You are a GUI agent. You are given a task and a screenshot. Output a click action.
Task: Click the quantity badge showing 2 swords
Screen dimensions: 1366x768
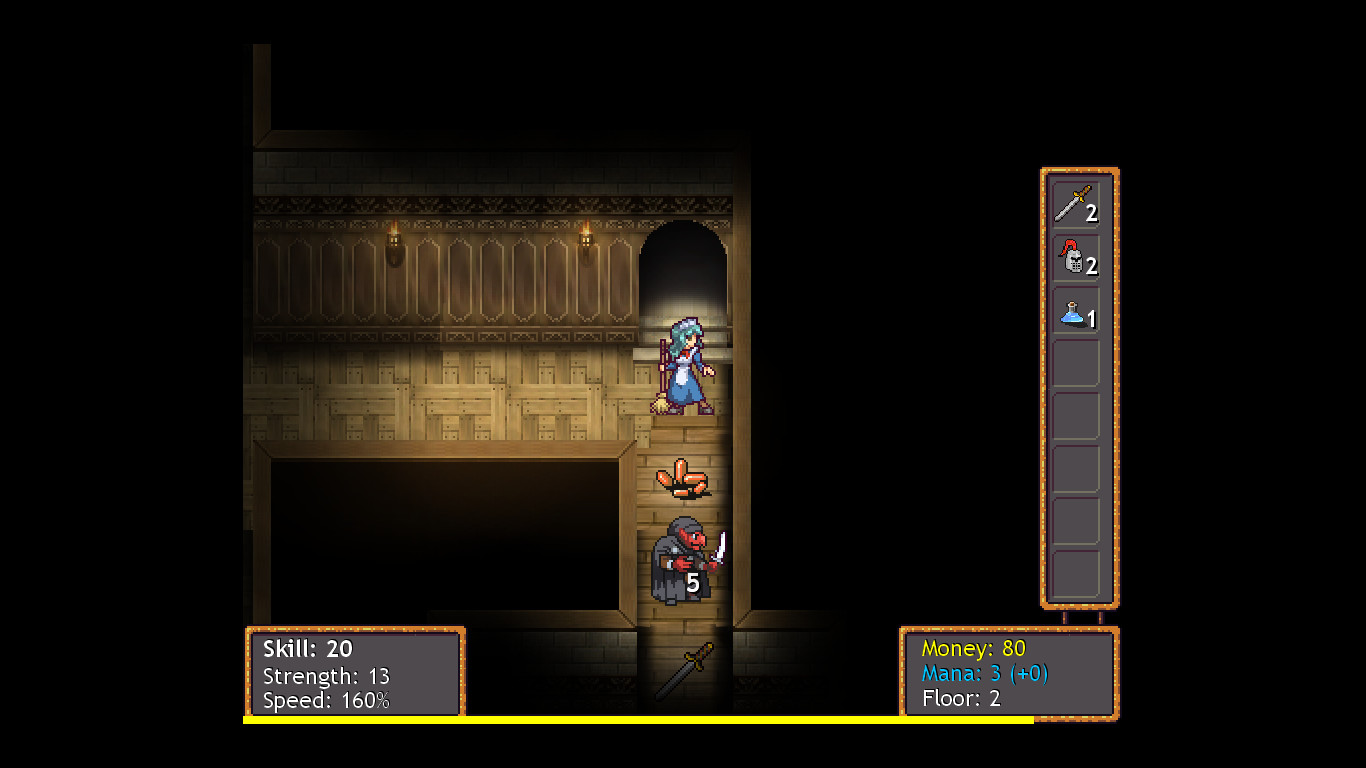tap(1093, 212)
